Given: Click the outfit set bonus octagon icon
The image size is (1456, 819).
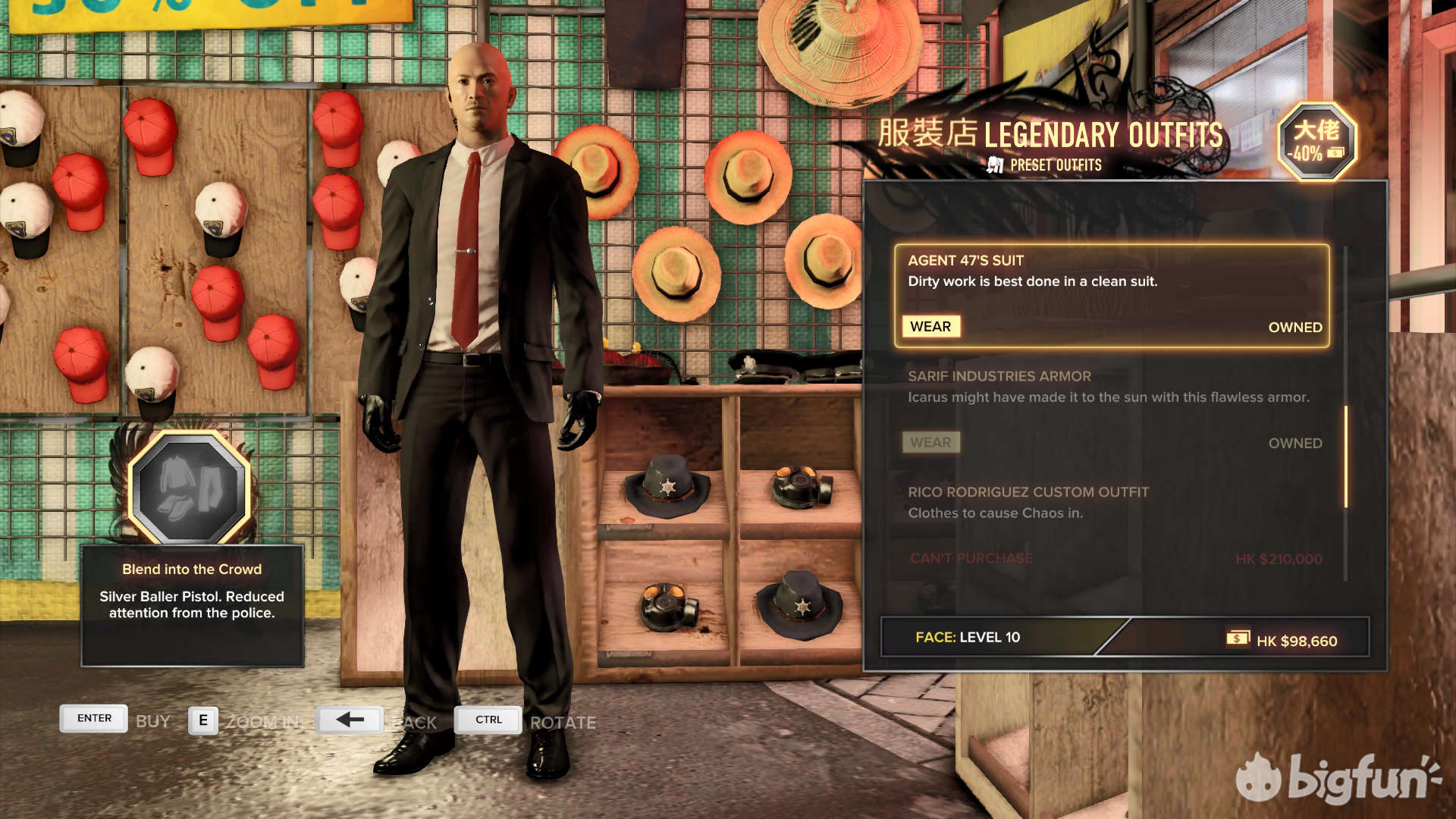Looking at the screenshot, I should (x=190, y=488).
